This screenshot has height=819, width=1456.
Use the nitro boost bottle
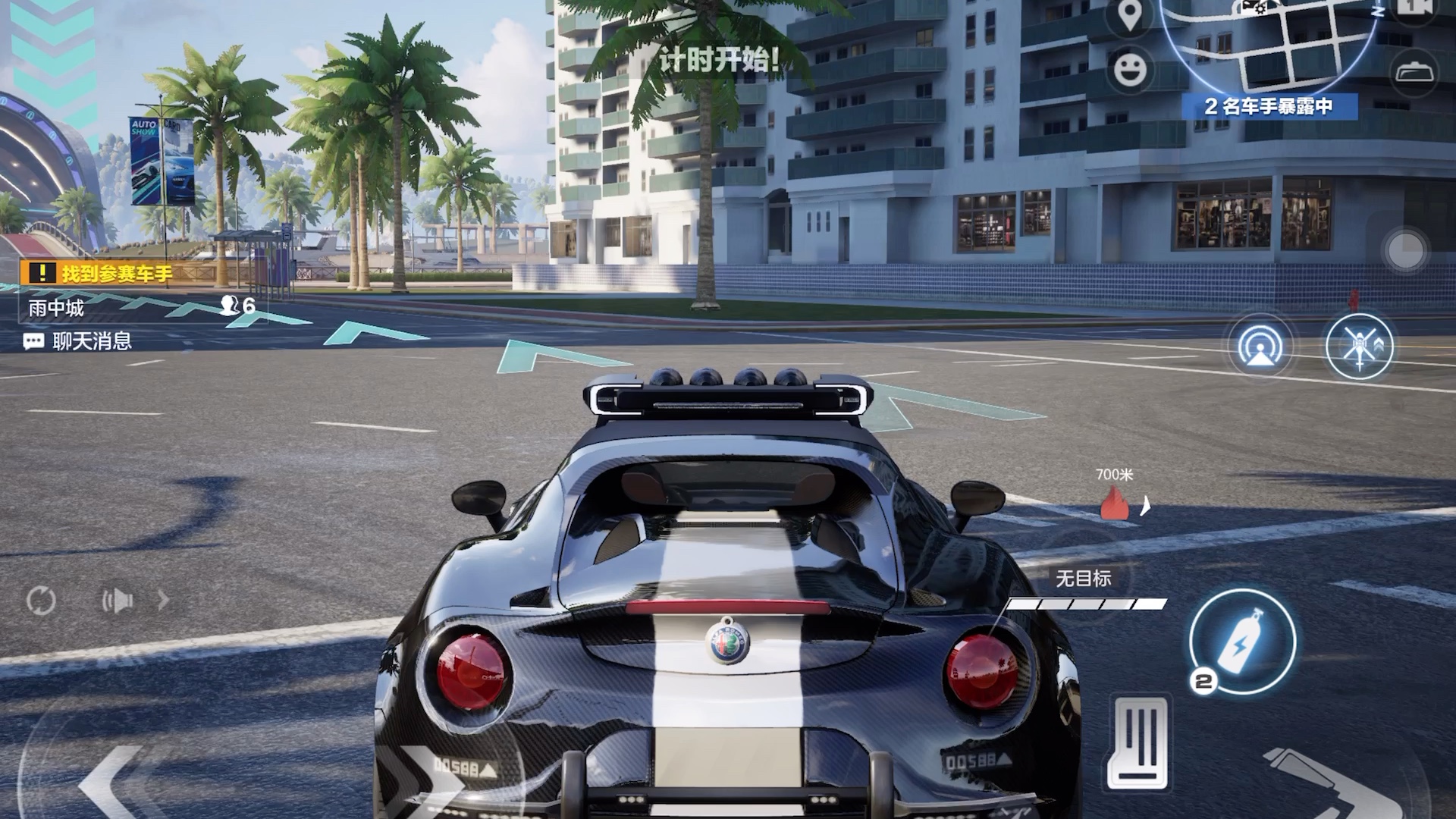pos(1242,642)
